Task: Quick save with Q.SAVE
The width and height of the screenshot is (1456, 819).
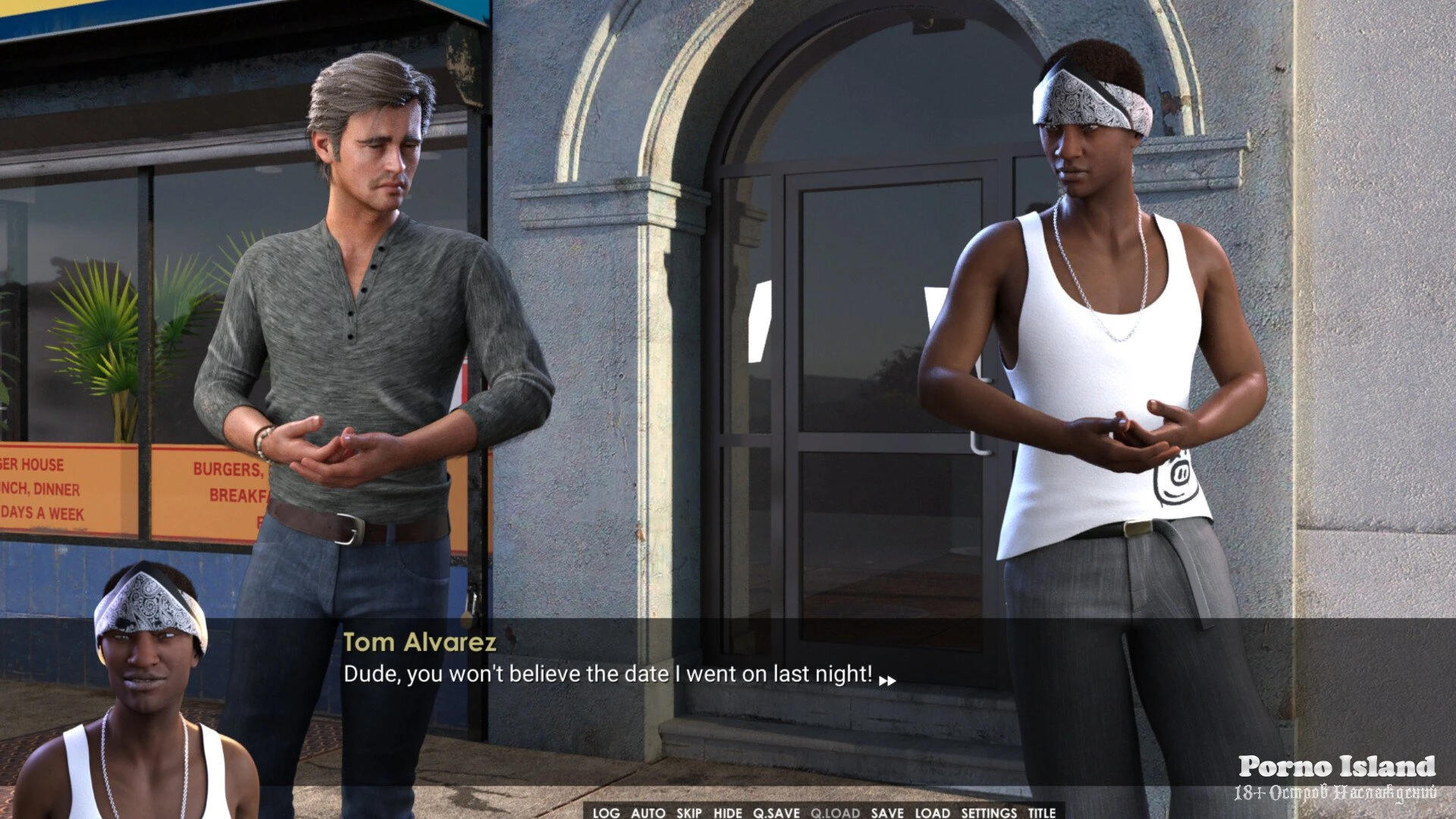Action: [777, 812]
